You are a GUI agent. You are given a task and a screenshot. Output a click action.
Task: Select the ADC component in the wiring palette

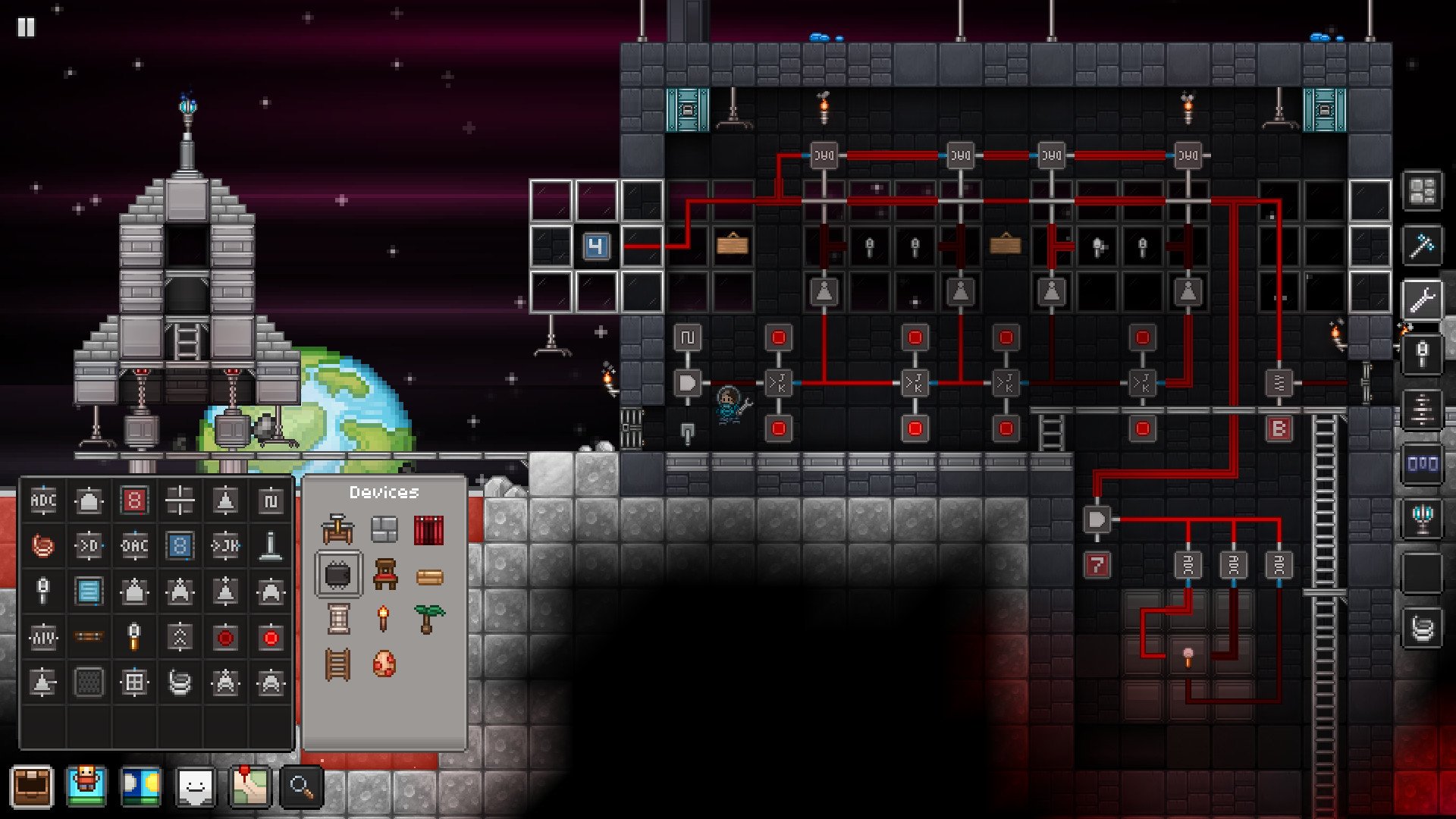(43, 500)
